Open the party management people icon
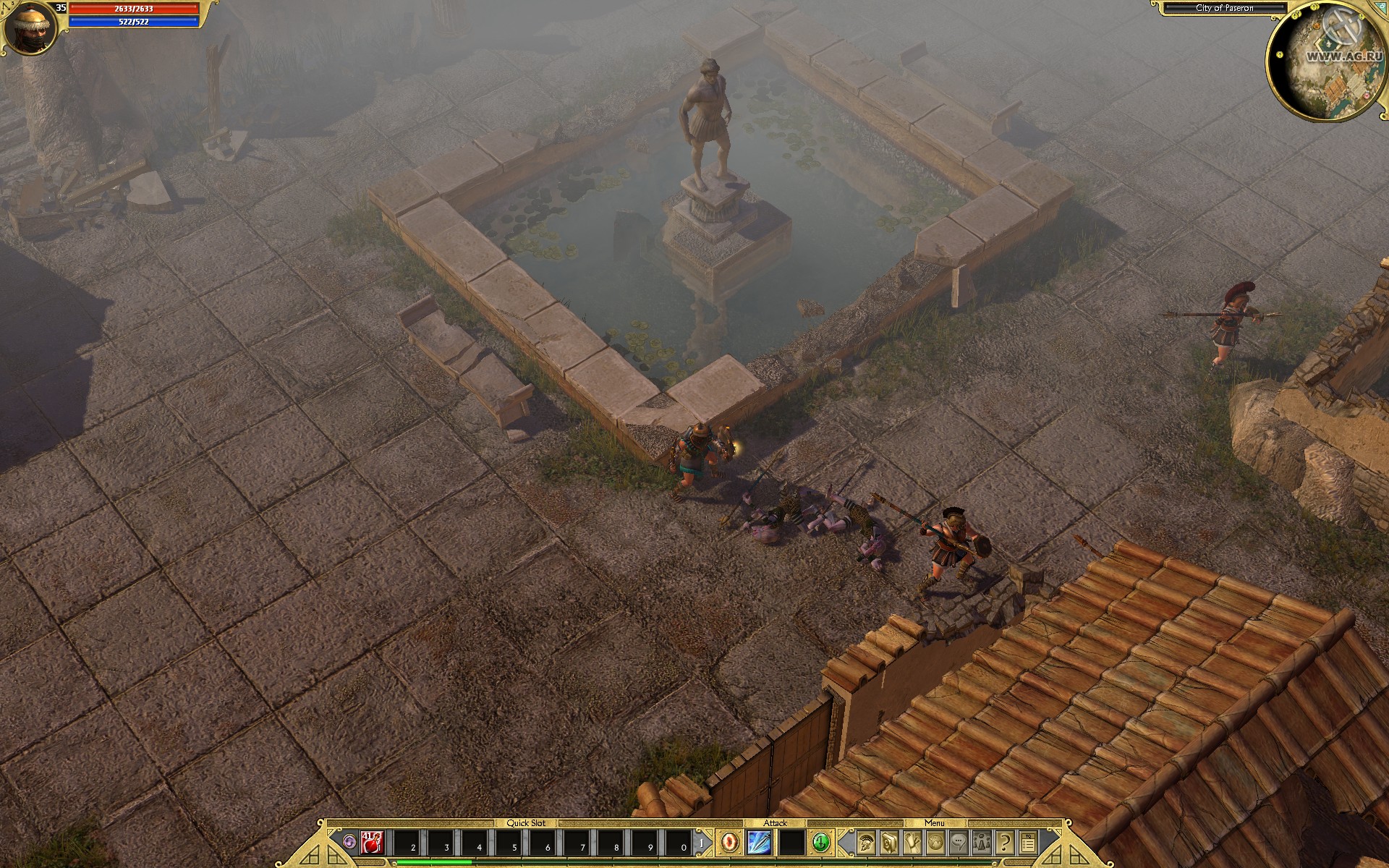Image resolution: width=1389 pixels, height=868 pixels. tap(982, 843)
